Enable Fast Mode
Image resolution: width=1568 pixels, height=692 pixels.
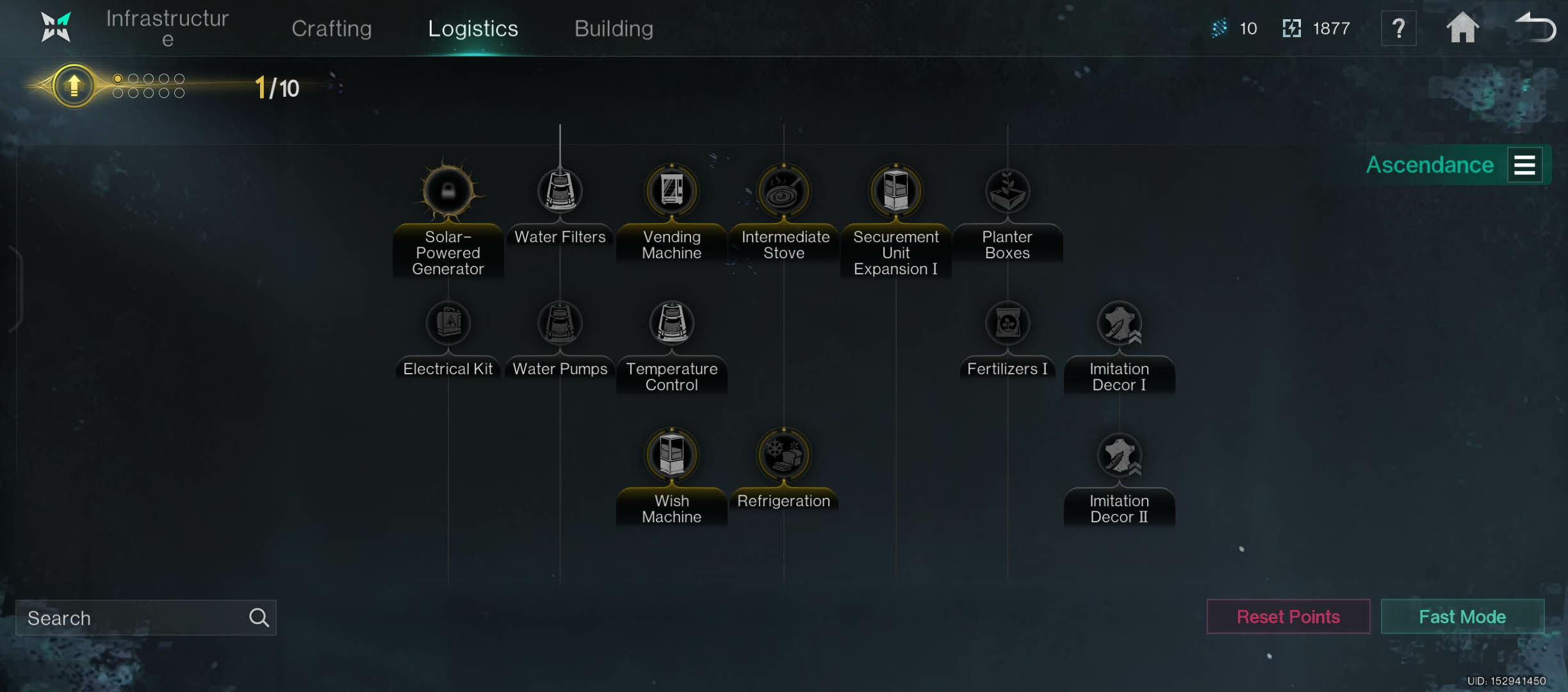pyautogui.click(x=1462, y=616)
